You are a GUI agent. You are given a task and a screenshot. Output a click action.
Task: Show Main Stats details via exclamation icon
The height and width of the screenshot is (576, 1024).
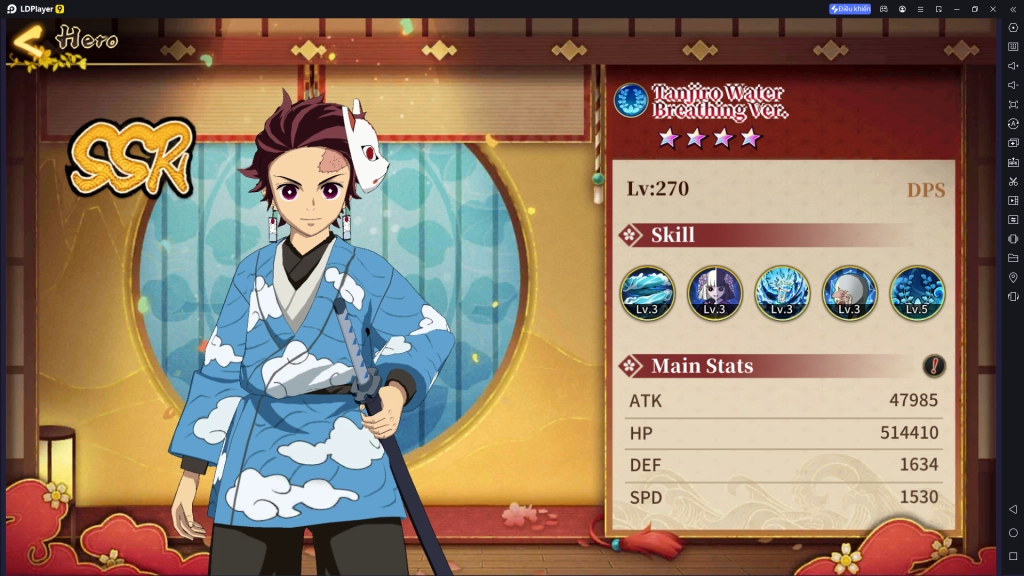pos(934,366)
